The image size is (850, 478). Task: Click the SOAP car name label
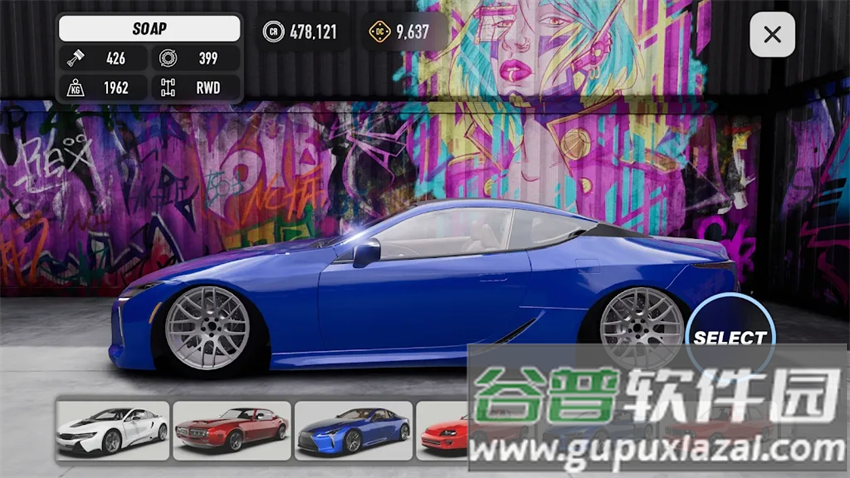point(150,29)
